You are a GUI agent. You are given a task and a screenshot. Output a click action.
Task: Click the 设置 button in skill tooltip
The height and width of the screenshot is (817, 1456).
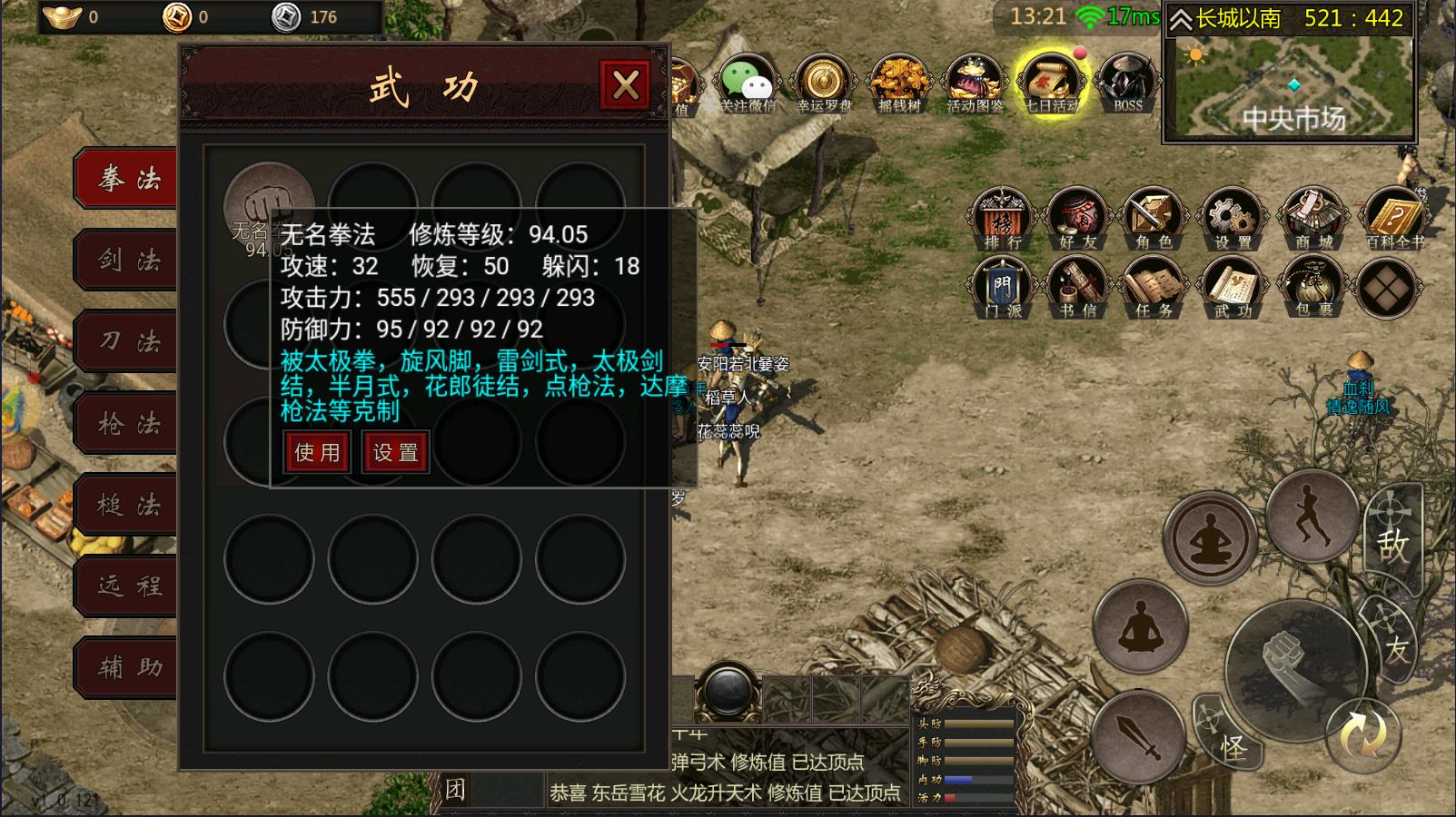point(396,452)
